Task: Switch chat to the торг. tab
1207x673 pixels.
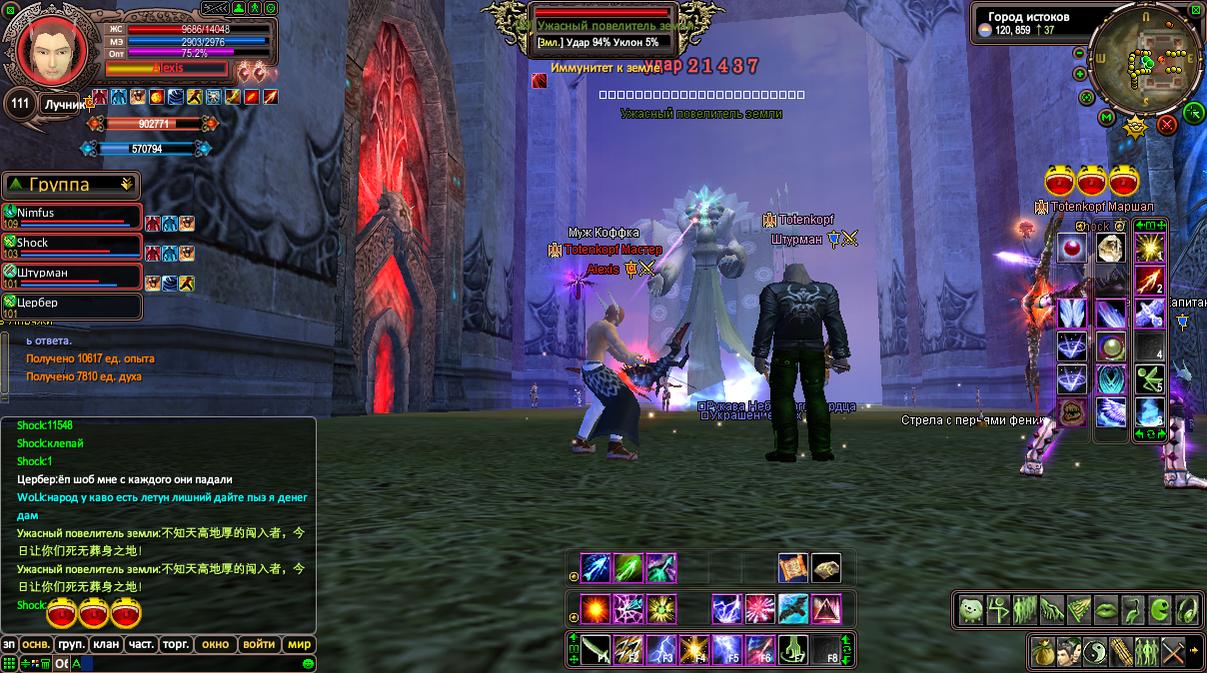Action: point(176,644)
